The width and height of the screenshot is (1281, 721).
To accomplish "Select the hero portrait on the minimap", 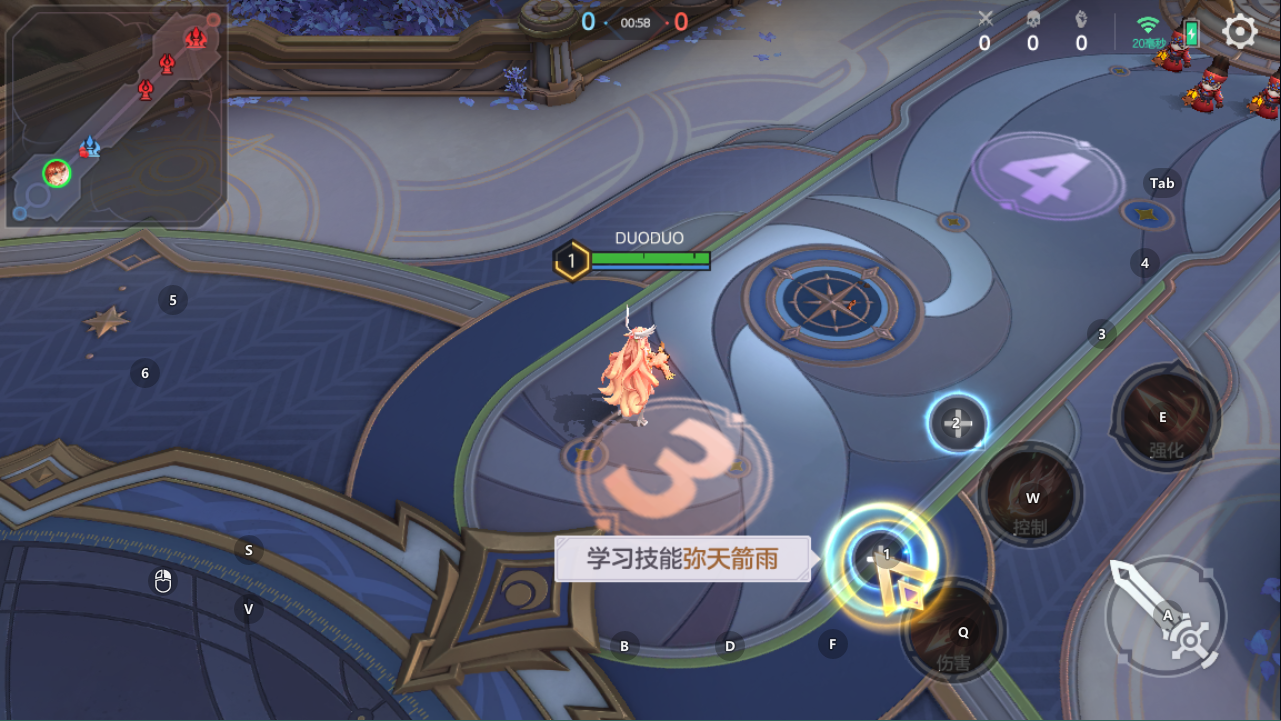I will click(57, 175).
